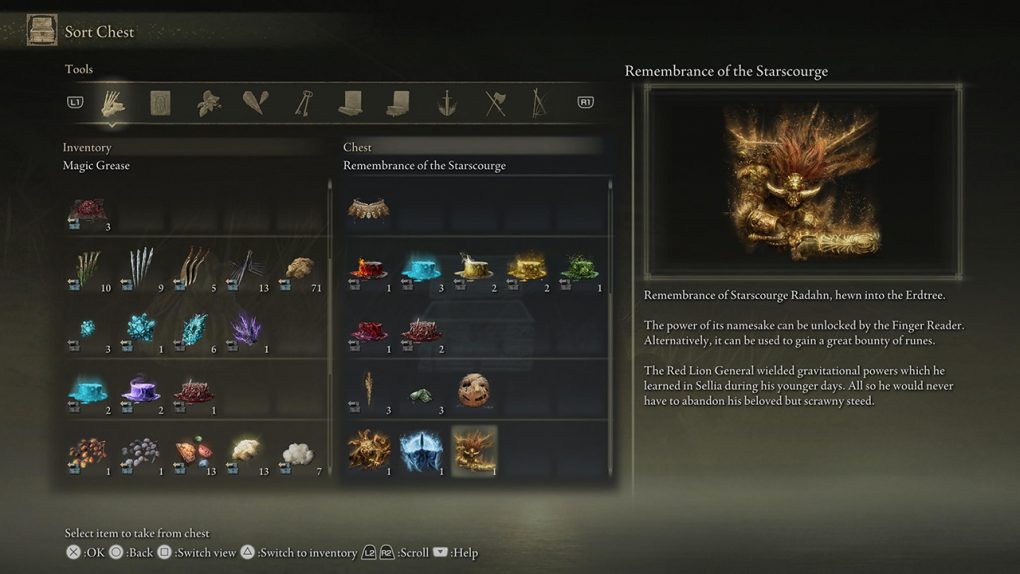Viewport: 1020px width, 574px height.
Task: Choose the purple grease in the inventory
Action: tap(140, 389)
